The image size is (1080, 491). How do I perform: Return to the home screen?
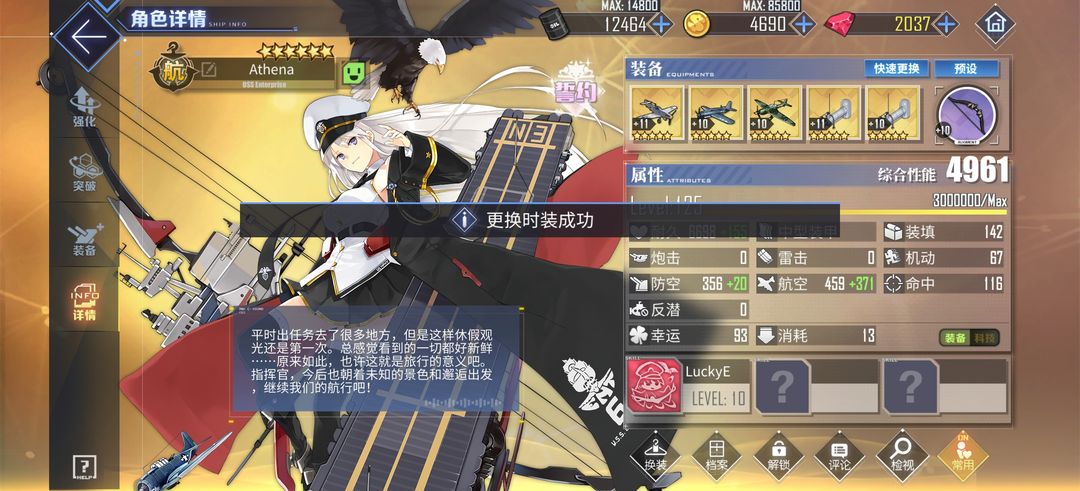994,23
